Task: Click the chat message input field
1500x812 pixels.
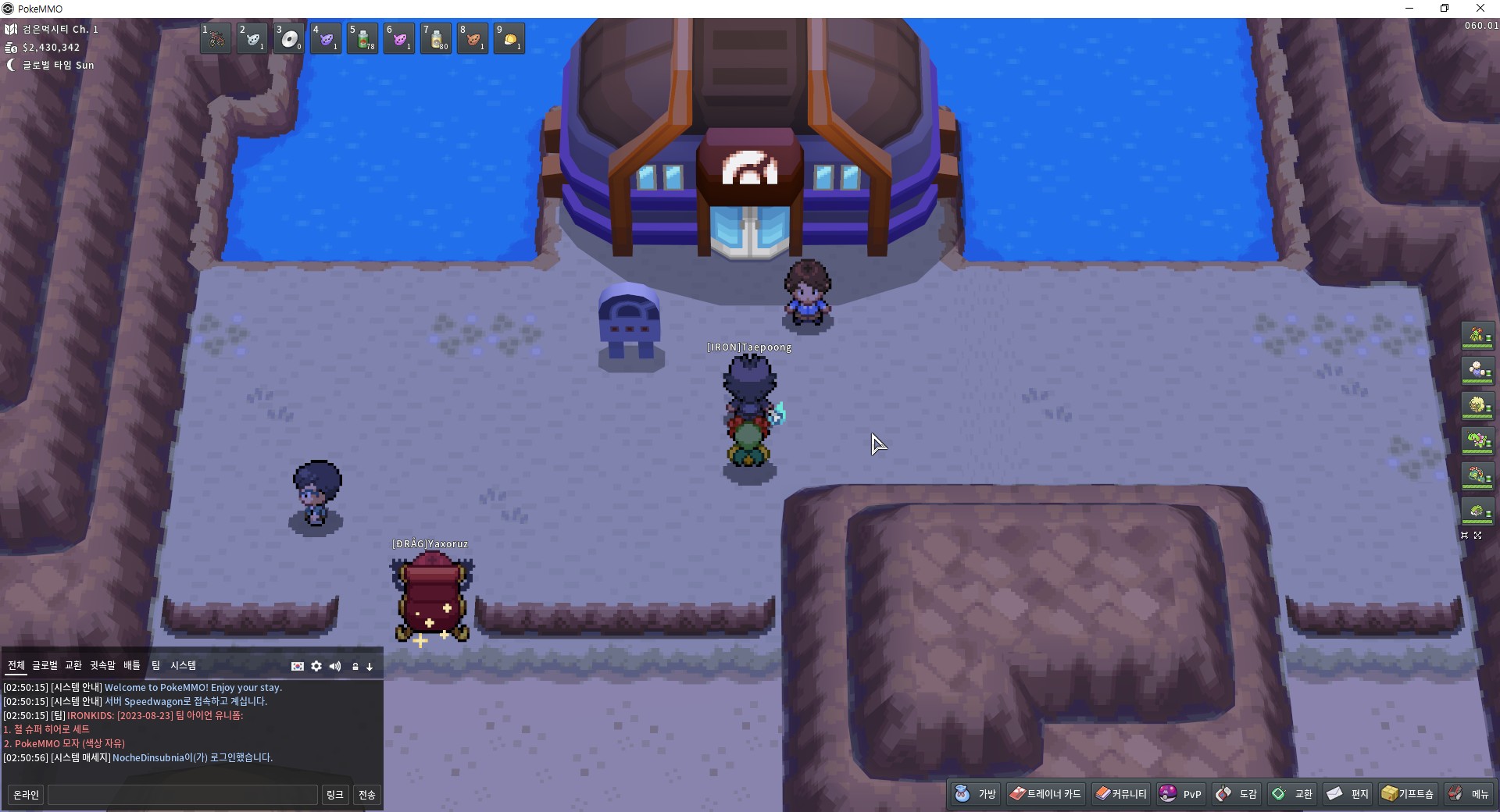Action: (x=183, y=795)
